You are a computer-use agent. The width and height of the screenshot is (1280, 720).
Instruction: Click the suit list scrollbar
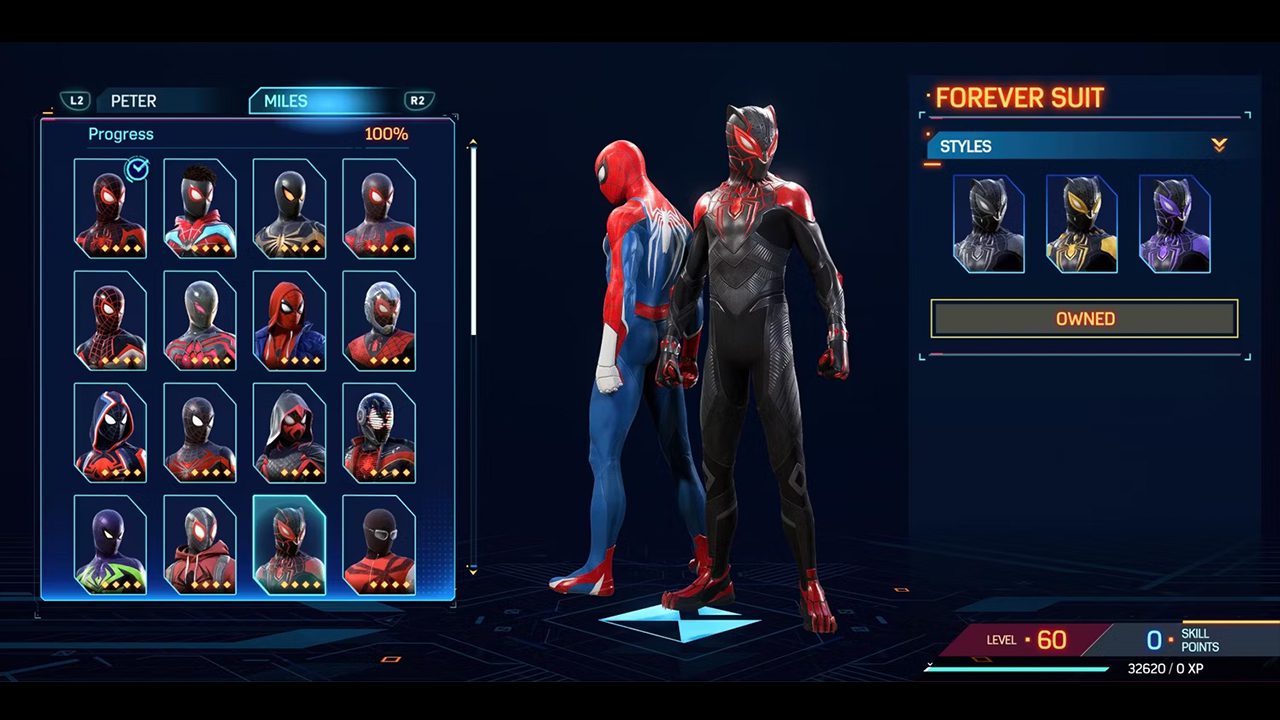click(x=473, y=240)
